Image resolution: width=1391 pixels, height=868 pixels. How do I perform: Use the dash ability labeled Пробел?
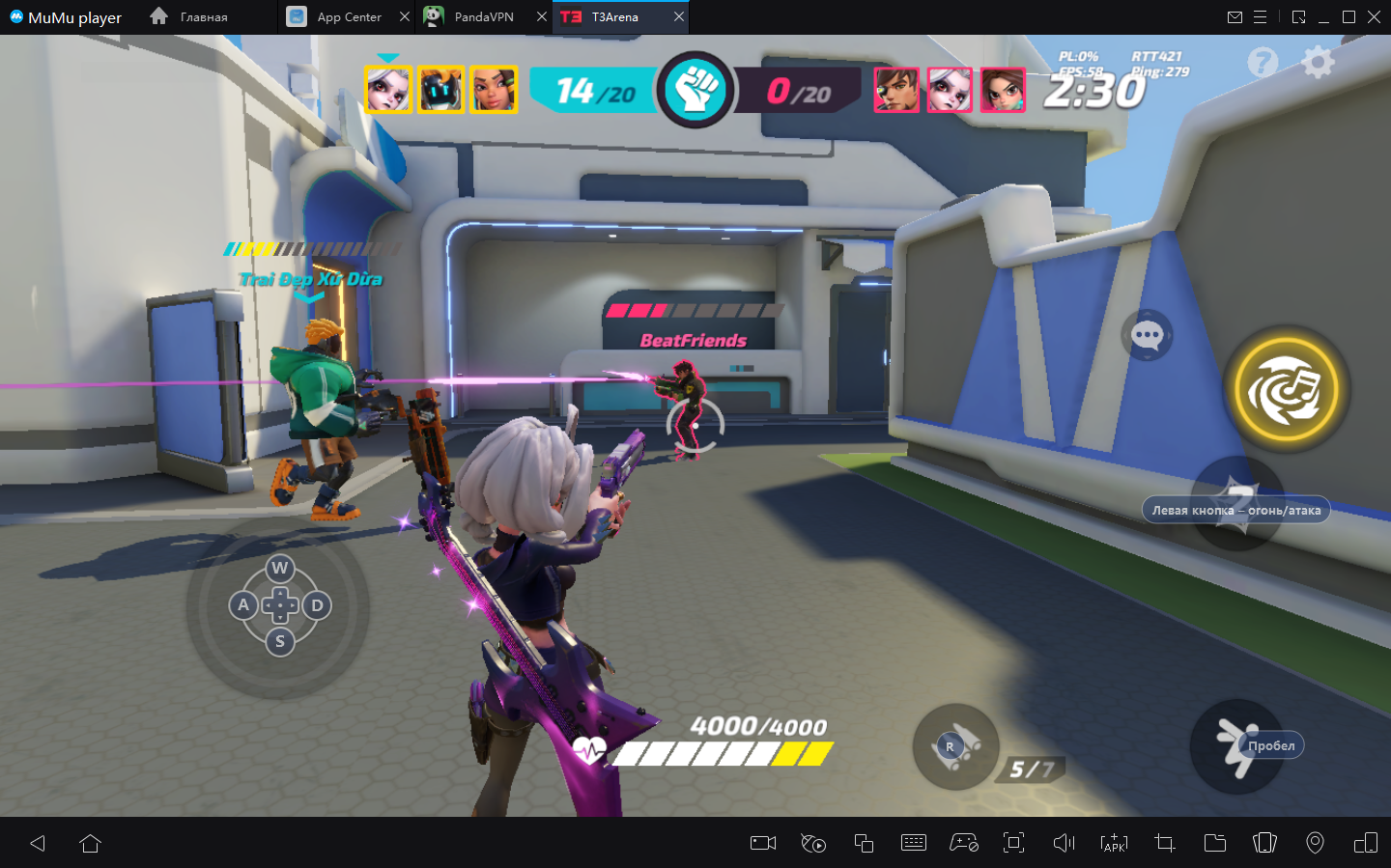tap(1236, 746)
